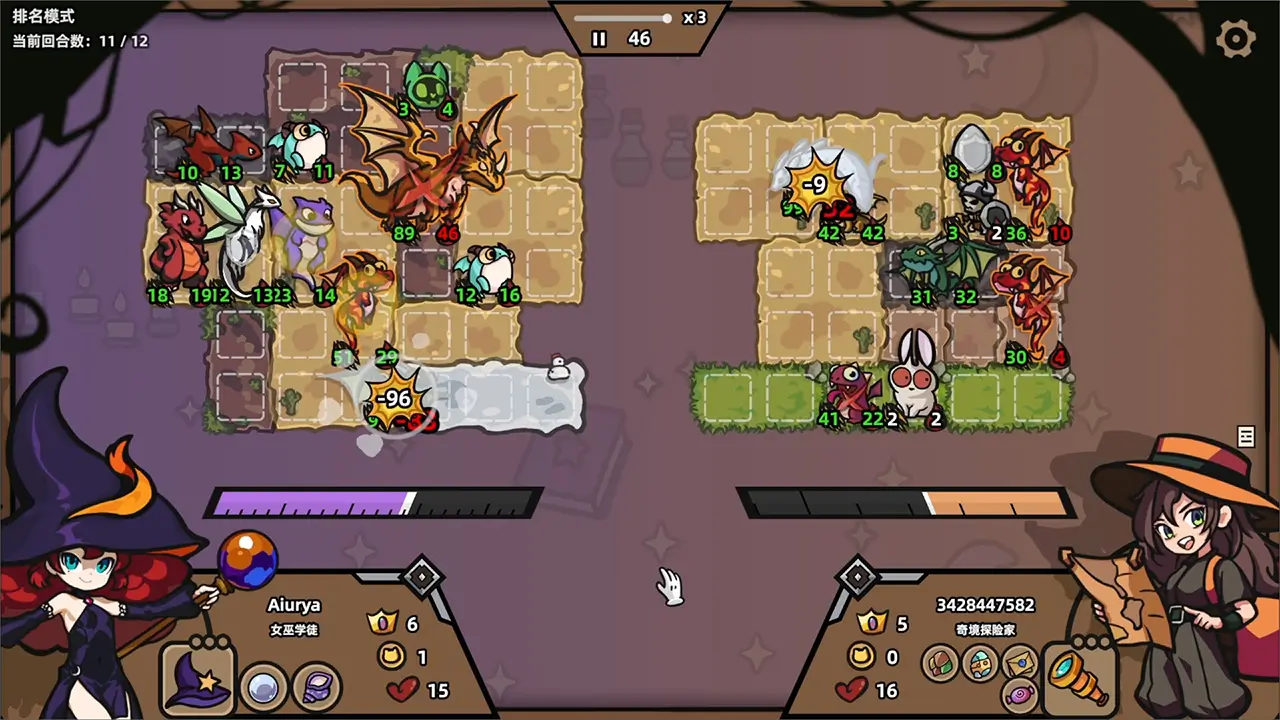Open the crystal orb item slot
Image resolution: width=1280 pixels, height=720 pixels.
pos(263,687)
